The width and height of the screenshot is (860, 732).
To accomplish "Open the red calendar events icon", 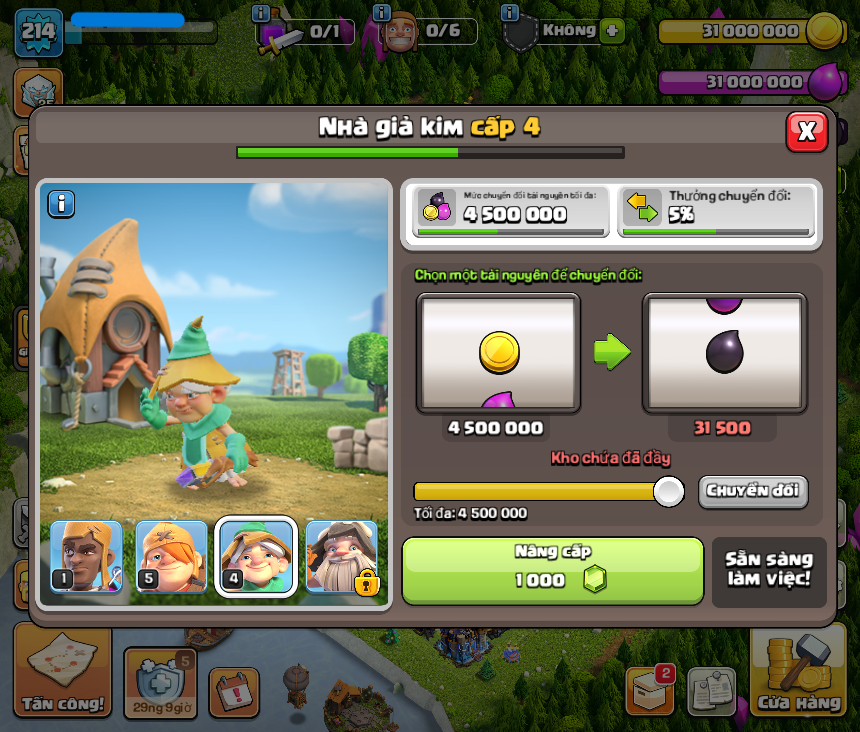I will (x=234, y=692).
